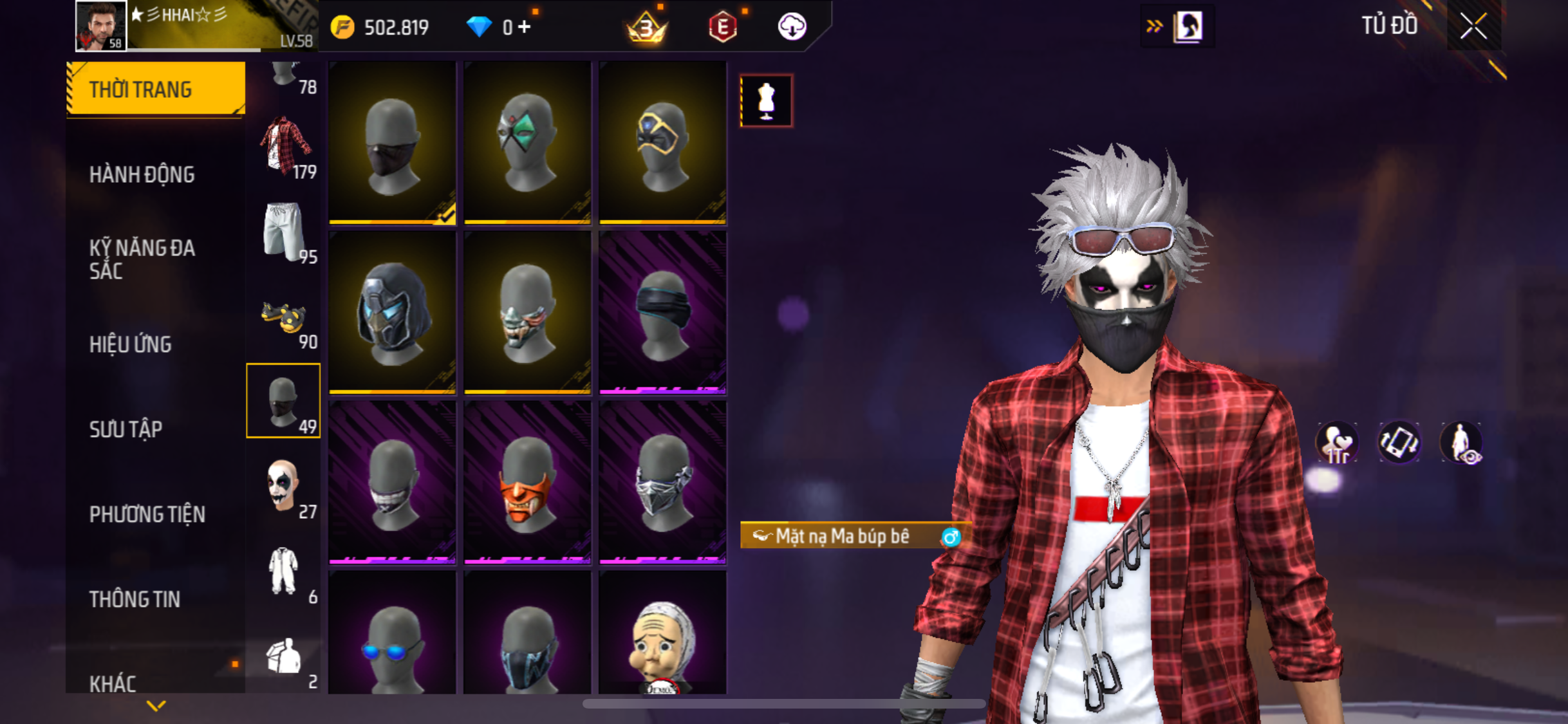The width and height of the screenshot is (1568, 724).
Task: Add diamonds with the plus button
Action: [525, 27]
